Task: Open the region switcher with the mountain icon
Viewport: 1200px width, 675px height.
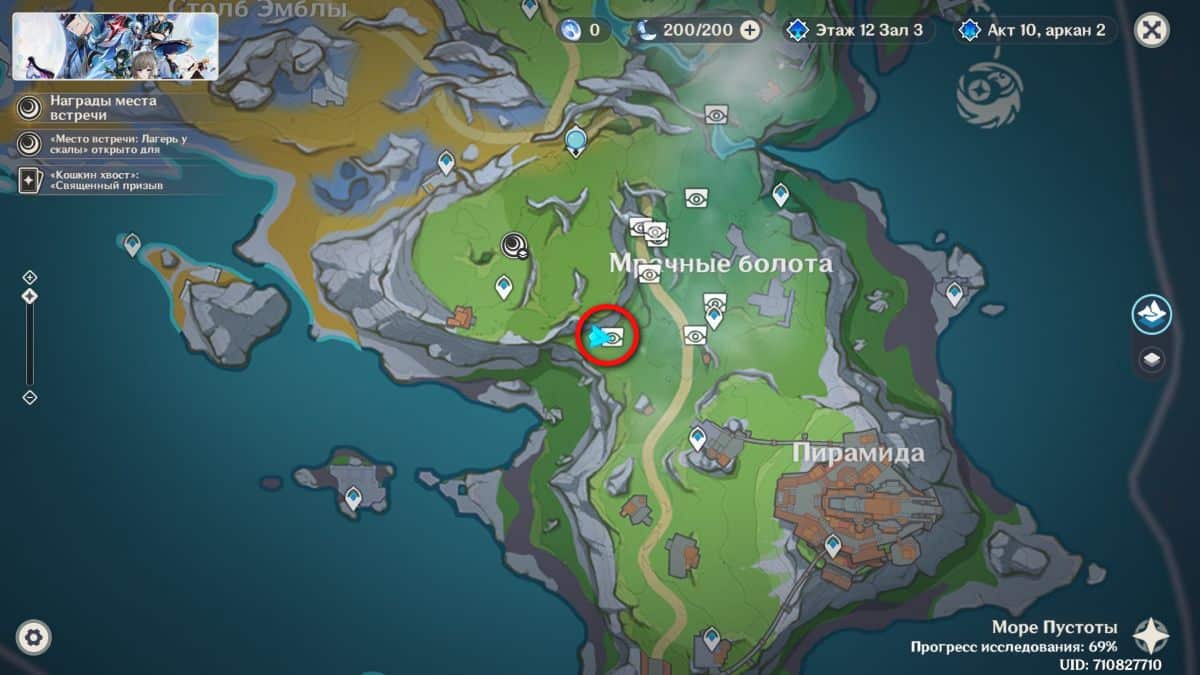Action: pyautogui.click(x=1152, y=314)
